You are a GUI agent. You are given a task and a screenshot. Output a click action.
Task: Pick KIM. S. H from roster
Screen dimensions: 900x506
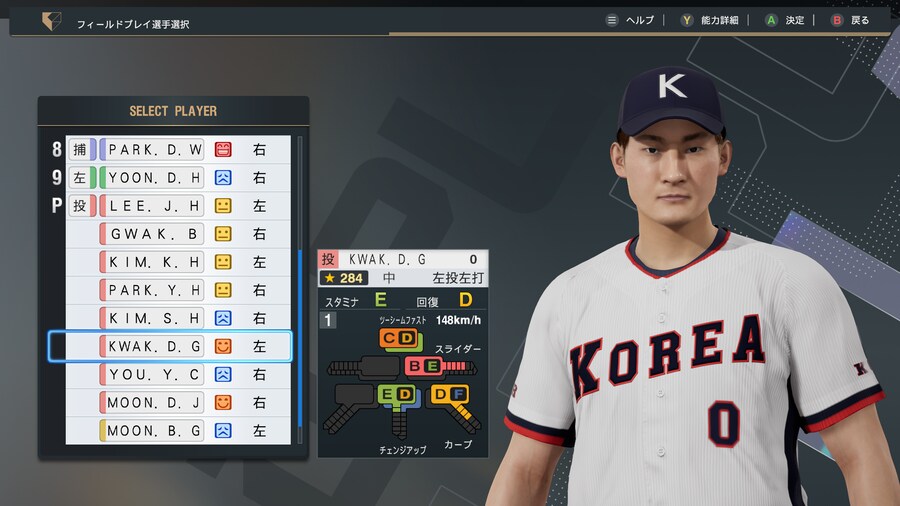[x=154, y=318]
